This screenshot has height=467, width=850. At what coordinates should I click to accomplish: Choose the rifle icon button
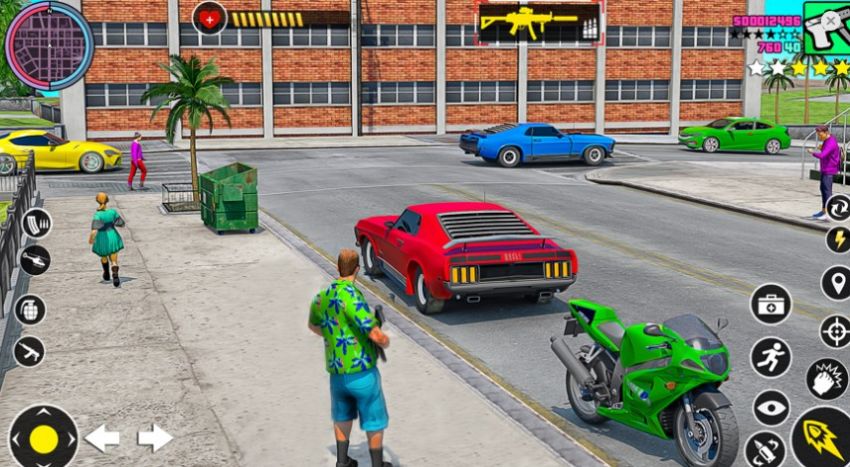[x=29, y=351]
